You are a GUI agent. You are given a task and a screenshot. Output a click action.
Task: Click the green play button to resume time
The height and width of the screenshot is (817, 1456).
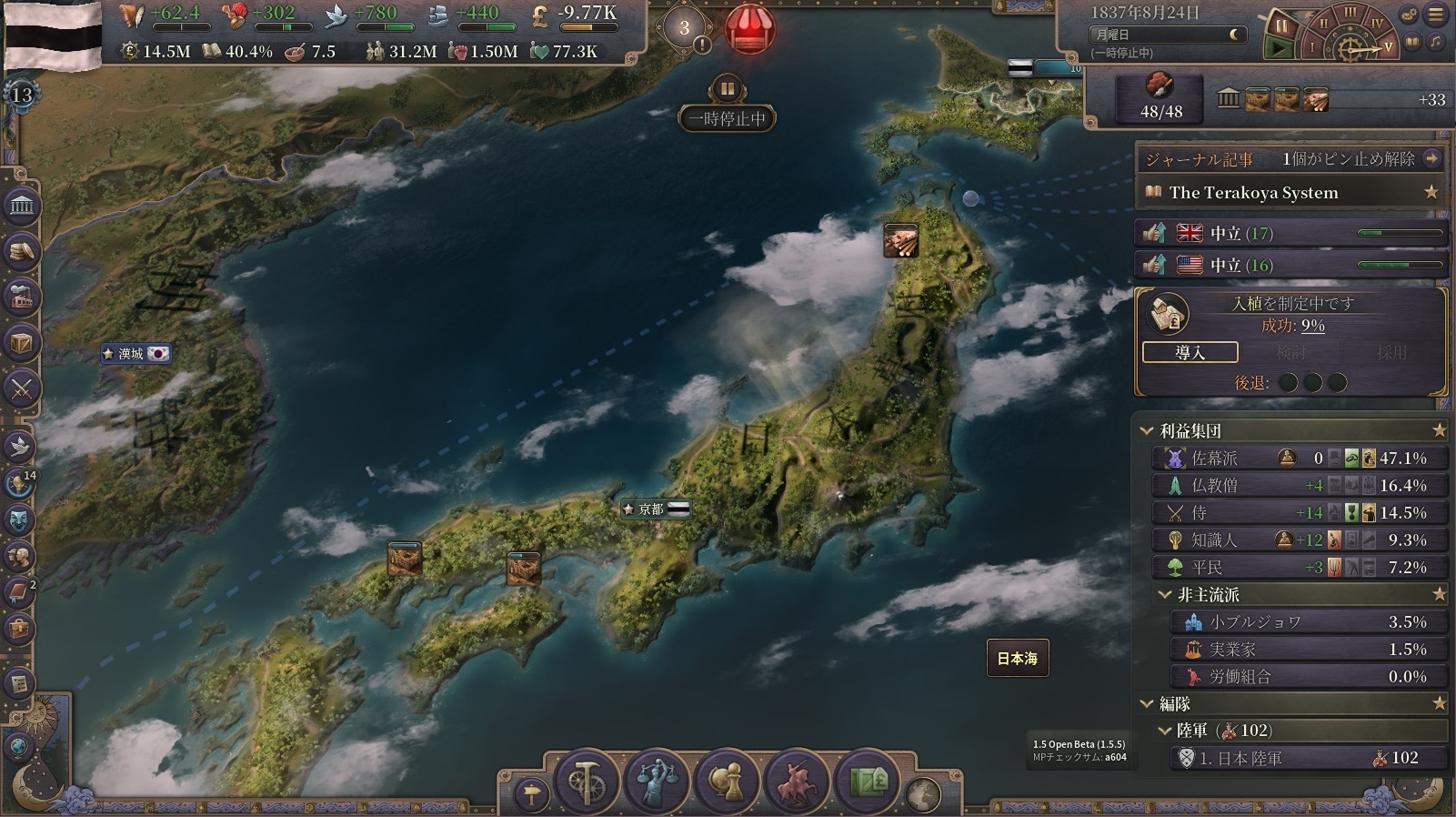1280,47
